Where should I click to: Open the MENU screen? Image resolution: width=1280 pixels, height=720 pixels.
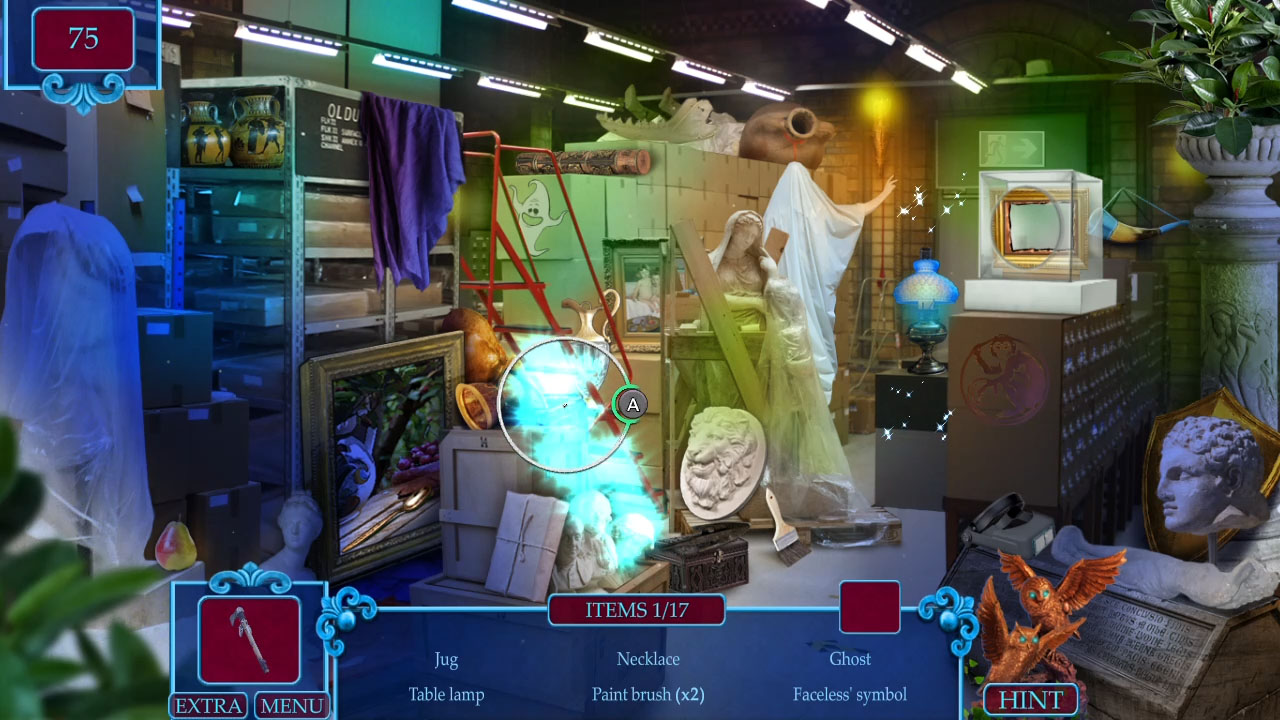click(x=292, y=706)
